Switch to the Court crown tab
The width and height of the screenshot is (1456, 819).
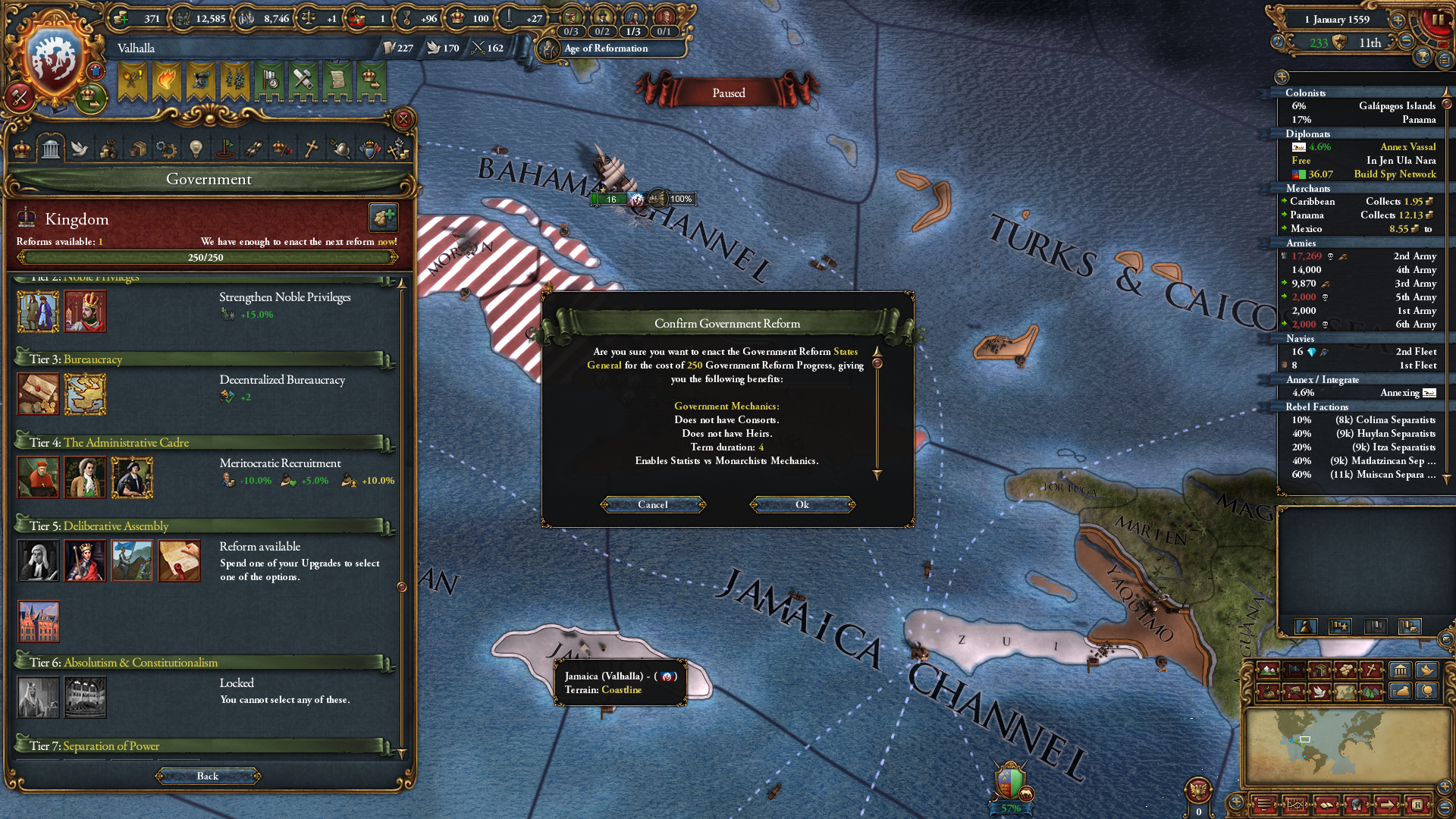[x=22, y=149]
